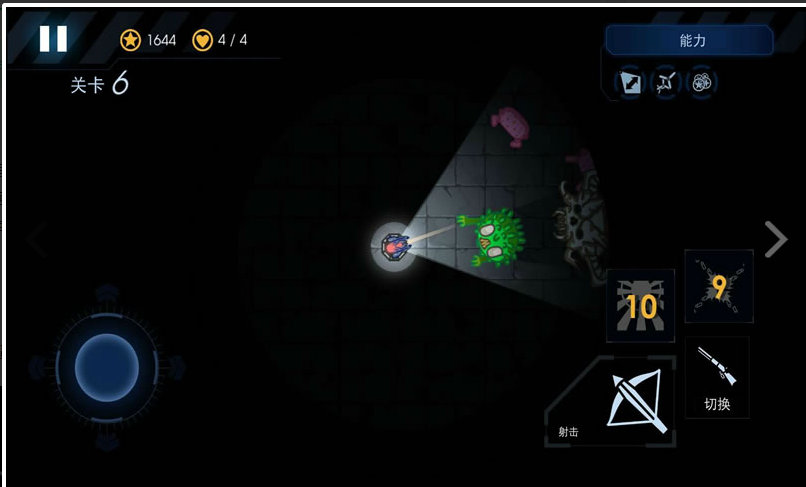Tap the blue virtual joystick knob
Image resolution: width=806 pixels, height=487 pixels.
pyautogui.click(x=106, y=361)
